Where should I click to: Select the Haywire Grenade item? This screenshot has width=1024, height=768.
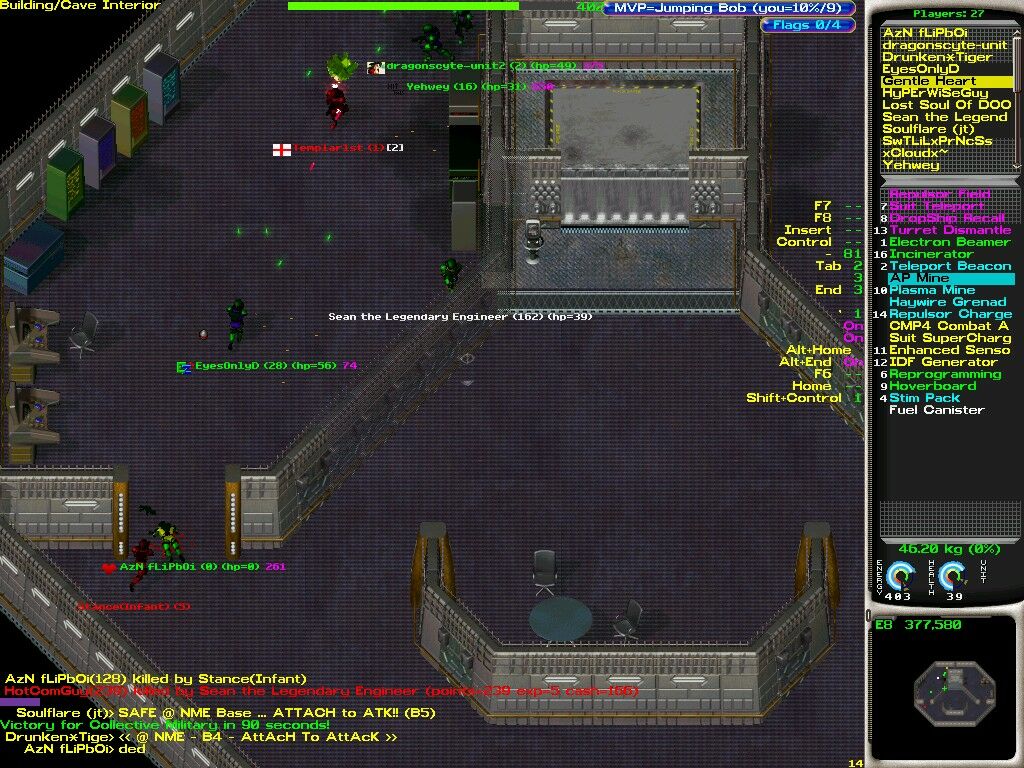(x=947, y=302)
